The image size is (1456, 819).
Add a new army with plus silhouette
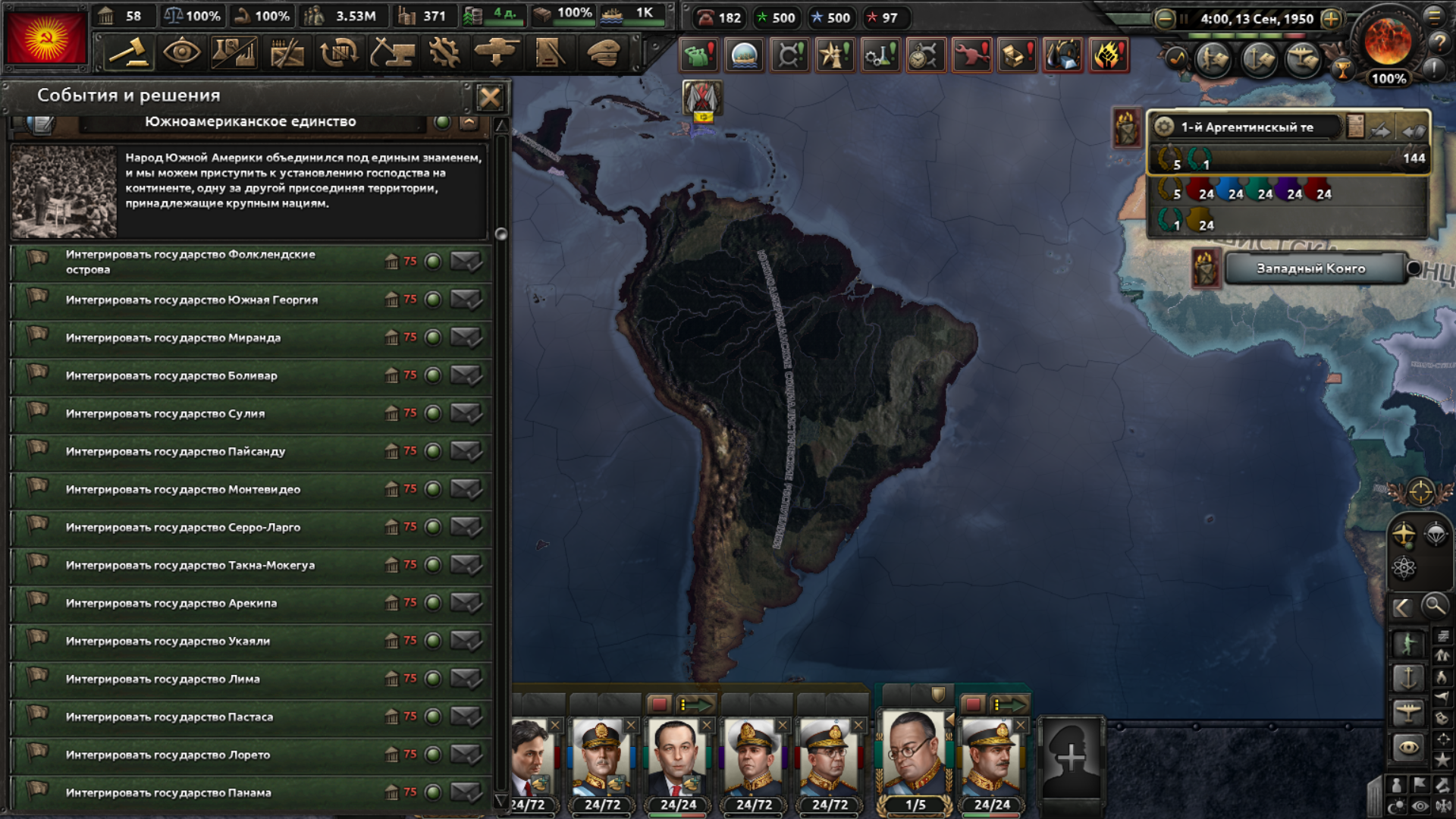[x=1071, y=757]
